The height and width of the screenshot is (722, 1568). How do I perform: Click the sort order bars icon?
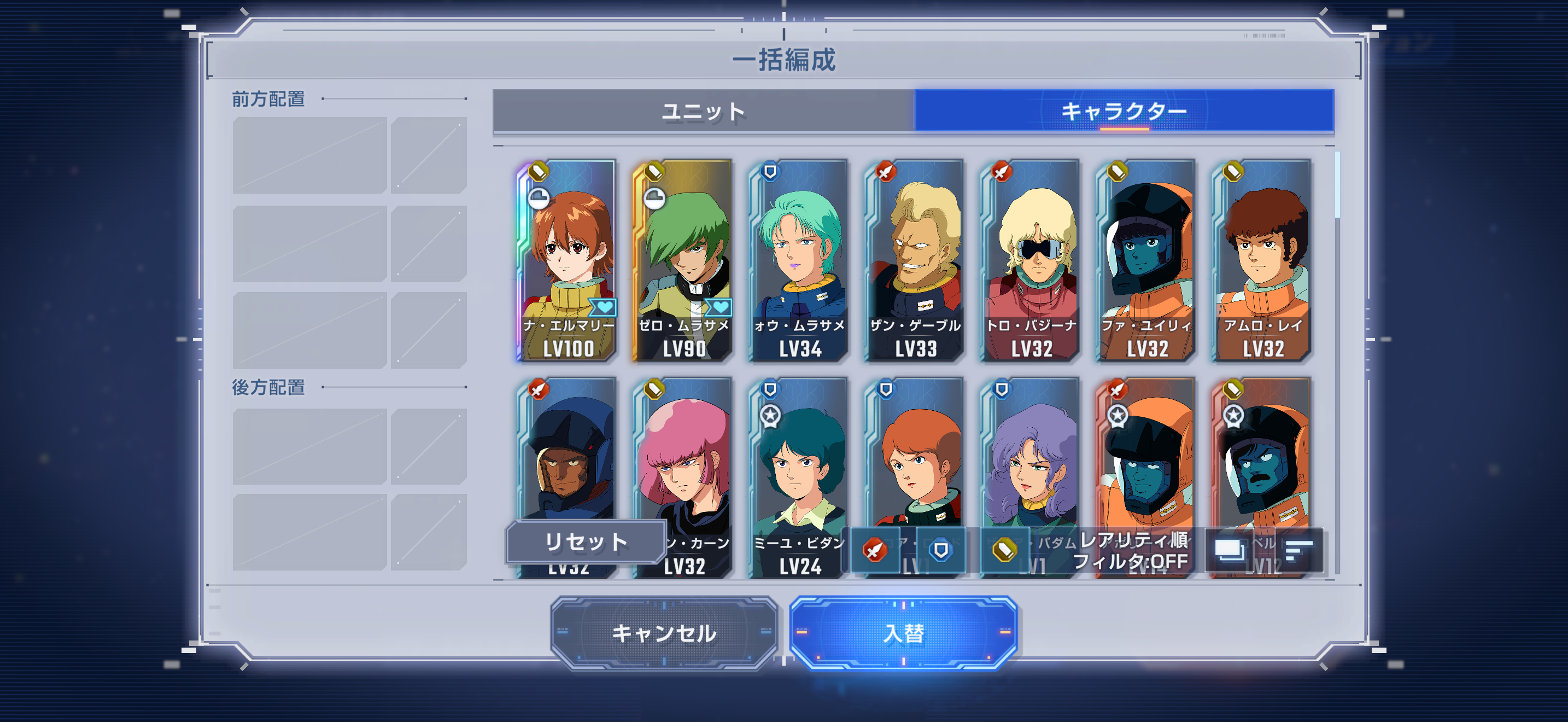(x=1298, y=550)
